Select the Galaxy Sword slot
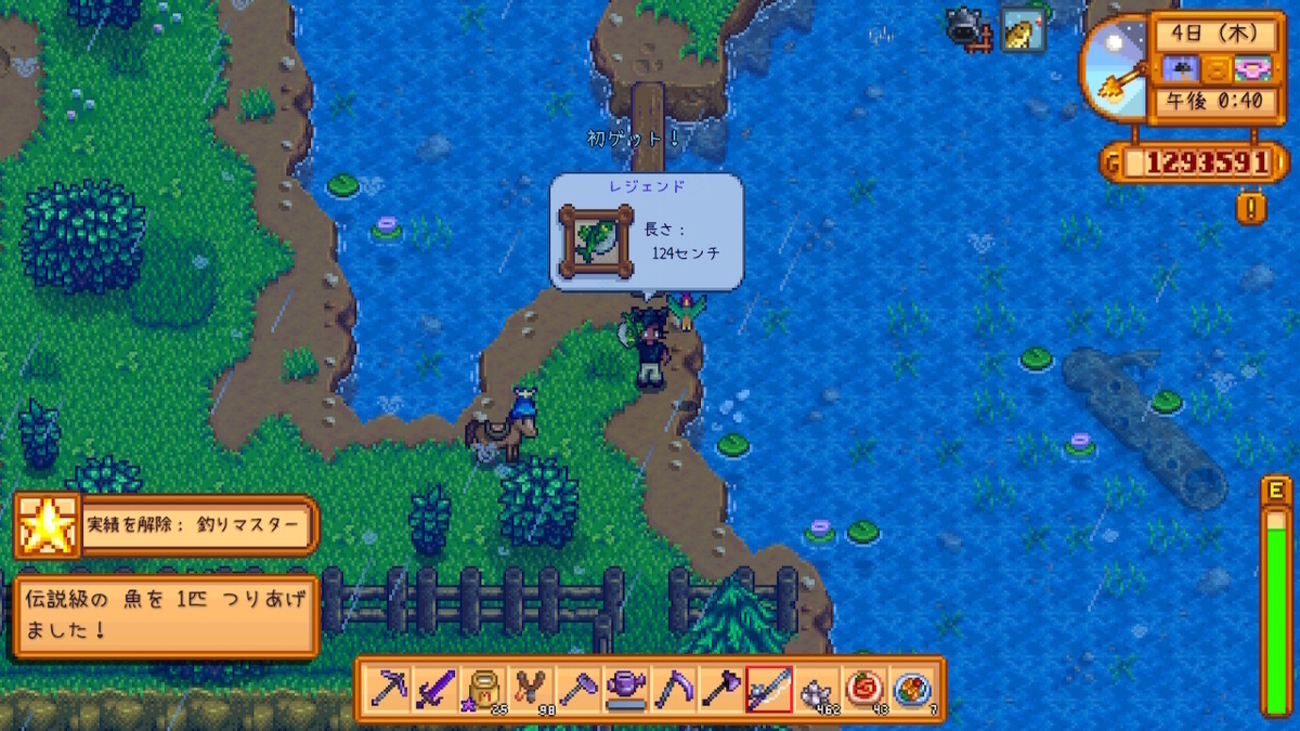This screenshot has height=731, width=1300. coord(436,689)
